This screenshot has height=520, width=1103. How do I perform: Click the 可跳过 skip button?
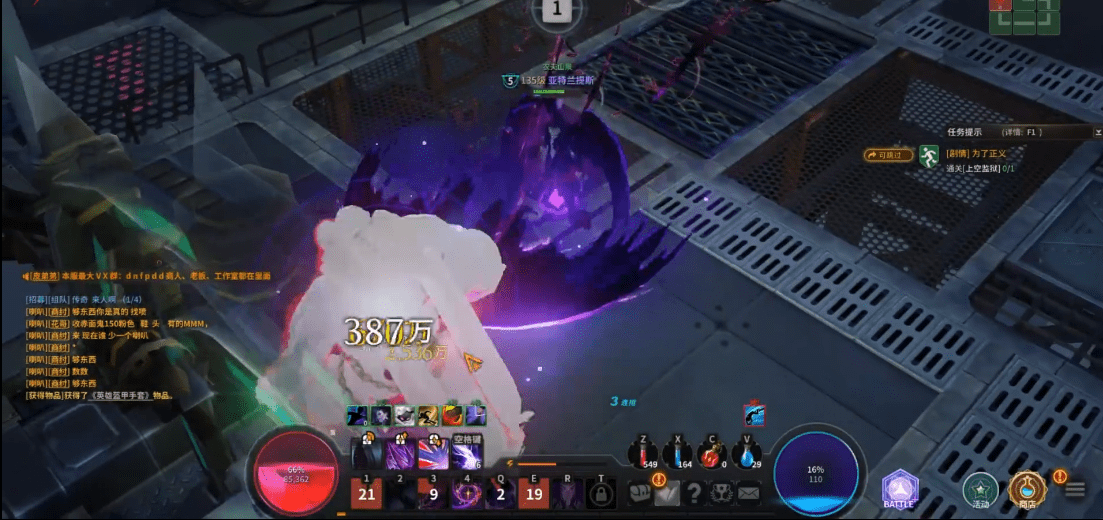887,155
